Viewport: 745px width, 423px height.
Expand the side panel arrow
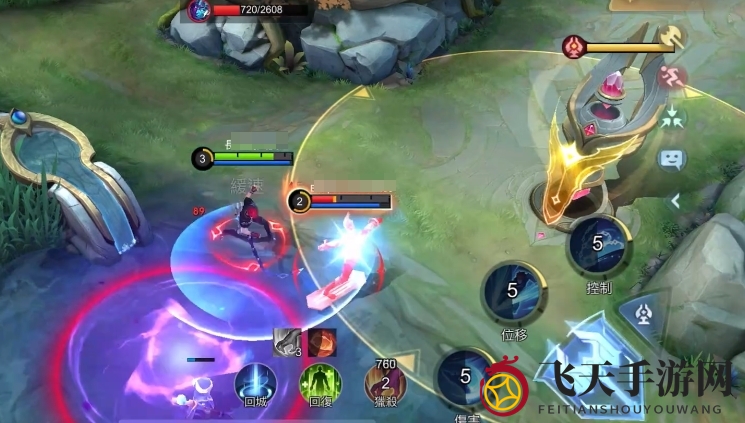(675, 200)
